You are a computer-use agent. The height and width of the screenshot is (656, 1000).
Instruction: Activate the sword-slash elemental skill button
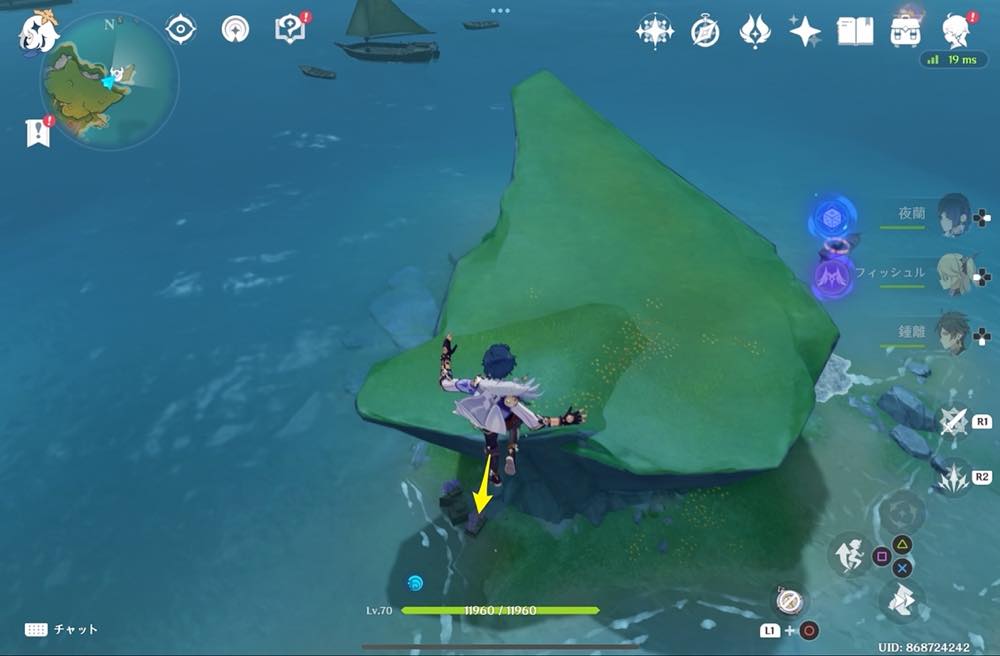pyautogui.click(x=954, y=422)
